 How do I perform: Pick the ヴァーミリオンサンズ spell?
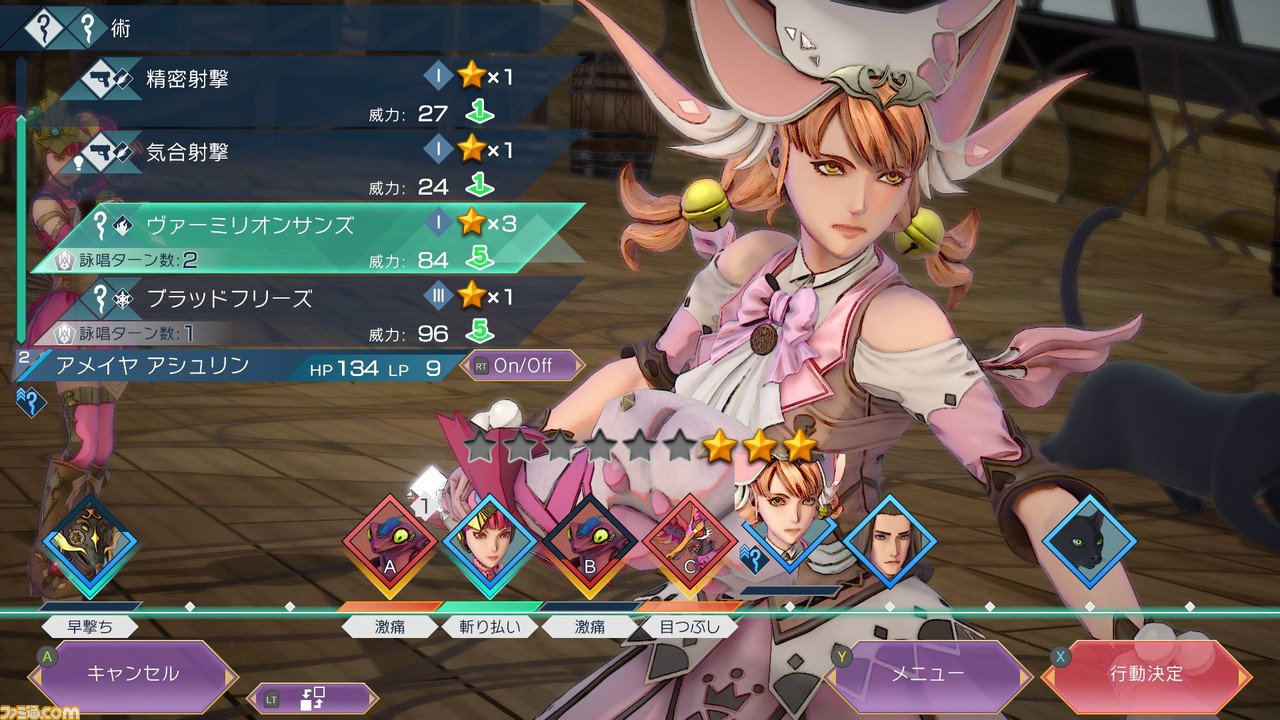(x=300, y=225)
